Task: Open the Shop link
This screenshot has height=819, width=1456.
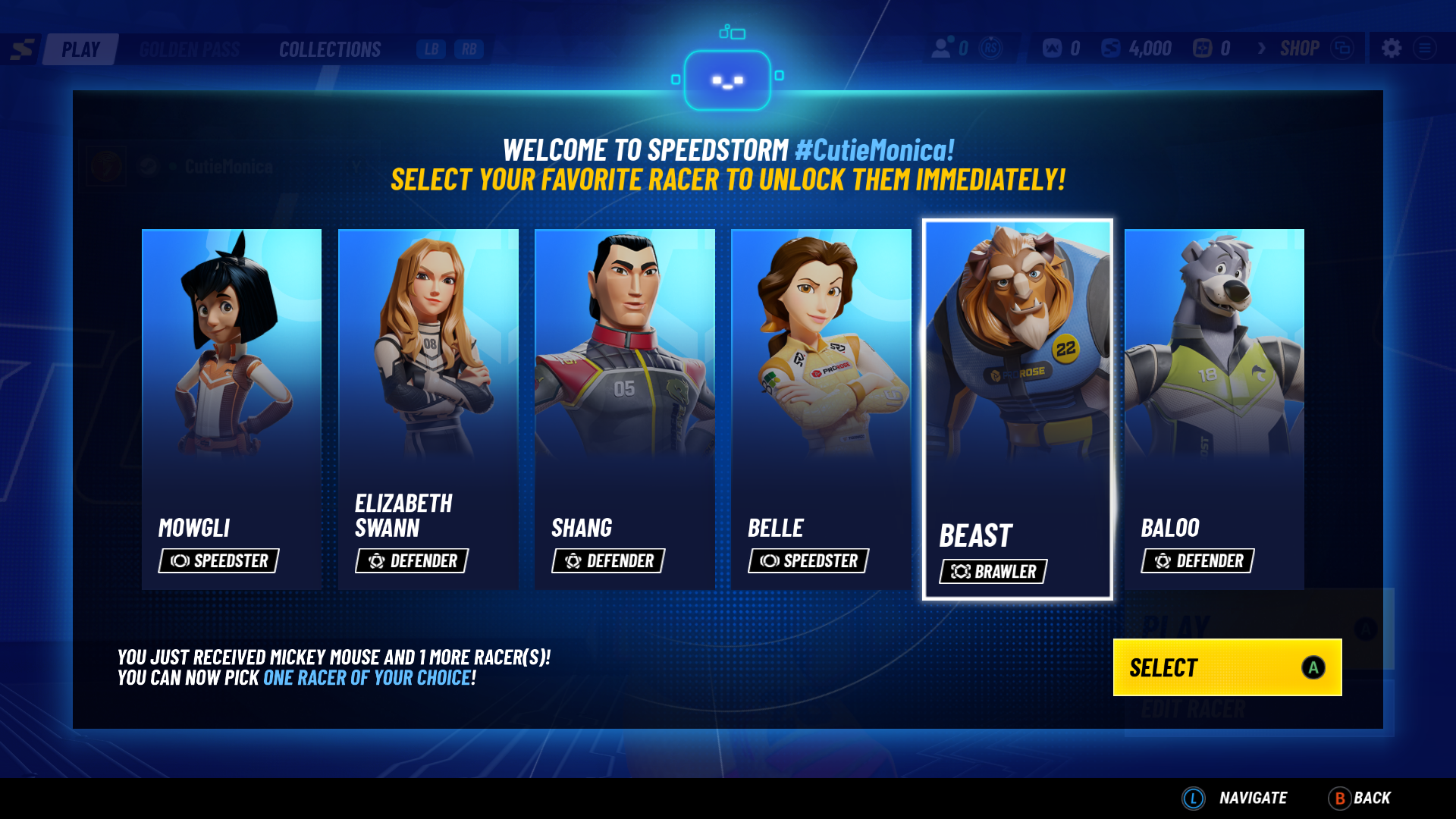Action: pyautogui.click(x=1299, y=48)
